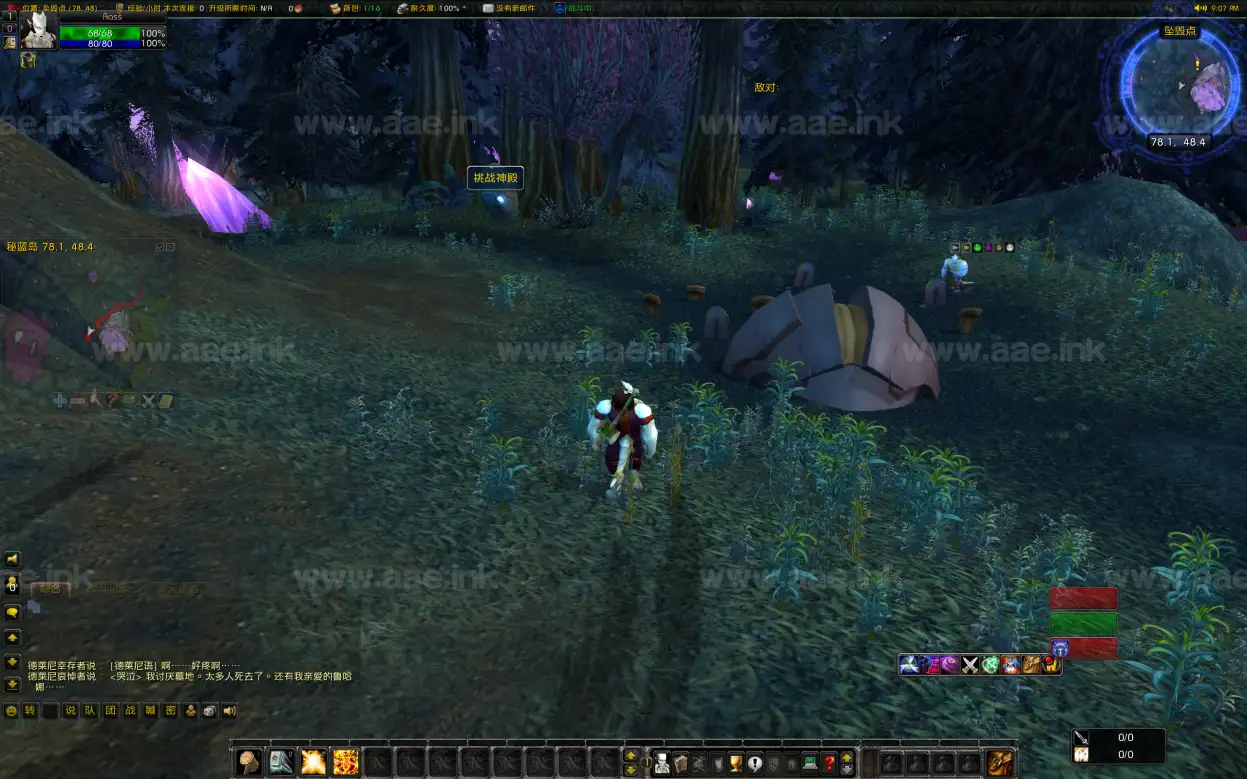Open the smiley emote button
This screenshot has width=1247, height=779.
(x=12, y=711)
